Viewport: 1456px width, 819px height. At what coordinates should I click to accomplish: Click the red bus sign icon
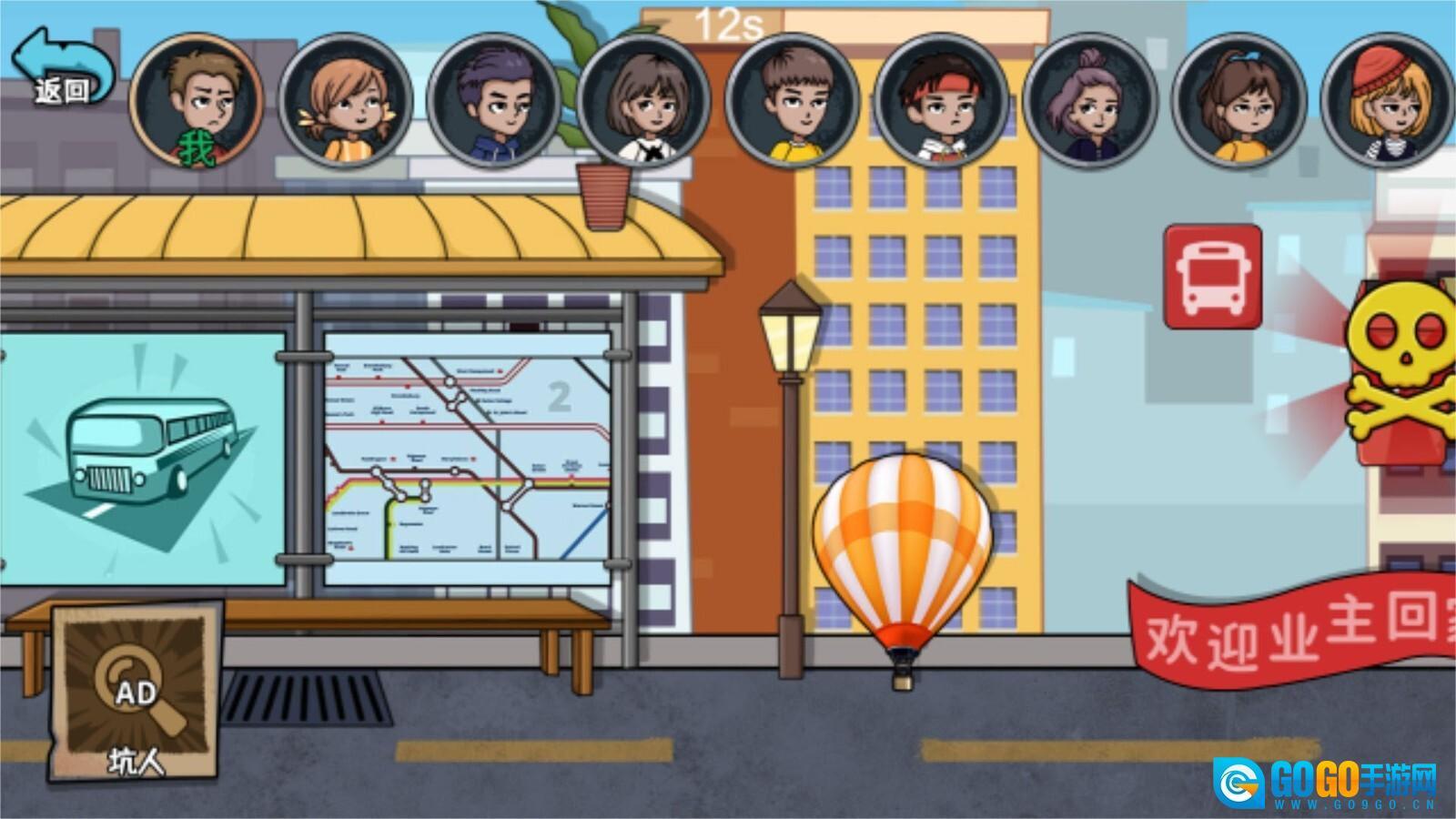[1213, 277]
